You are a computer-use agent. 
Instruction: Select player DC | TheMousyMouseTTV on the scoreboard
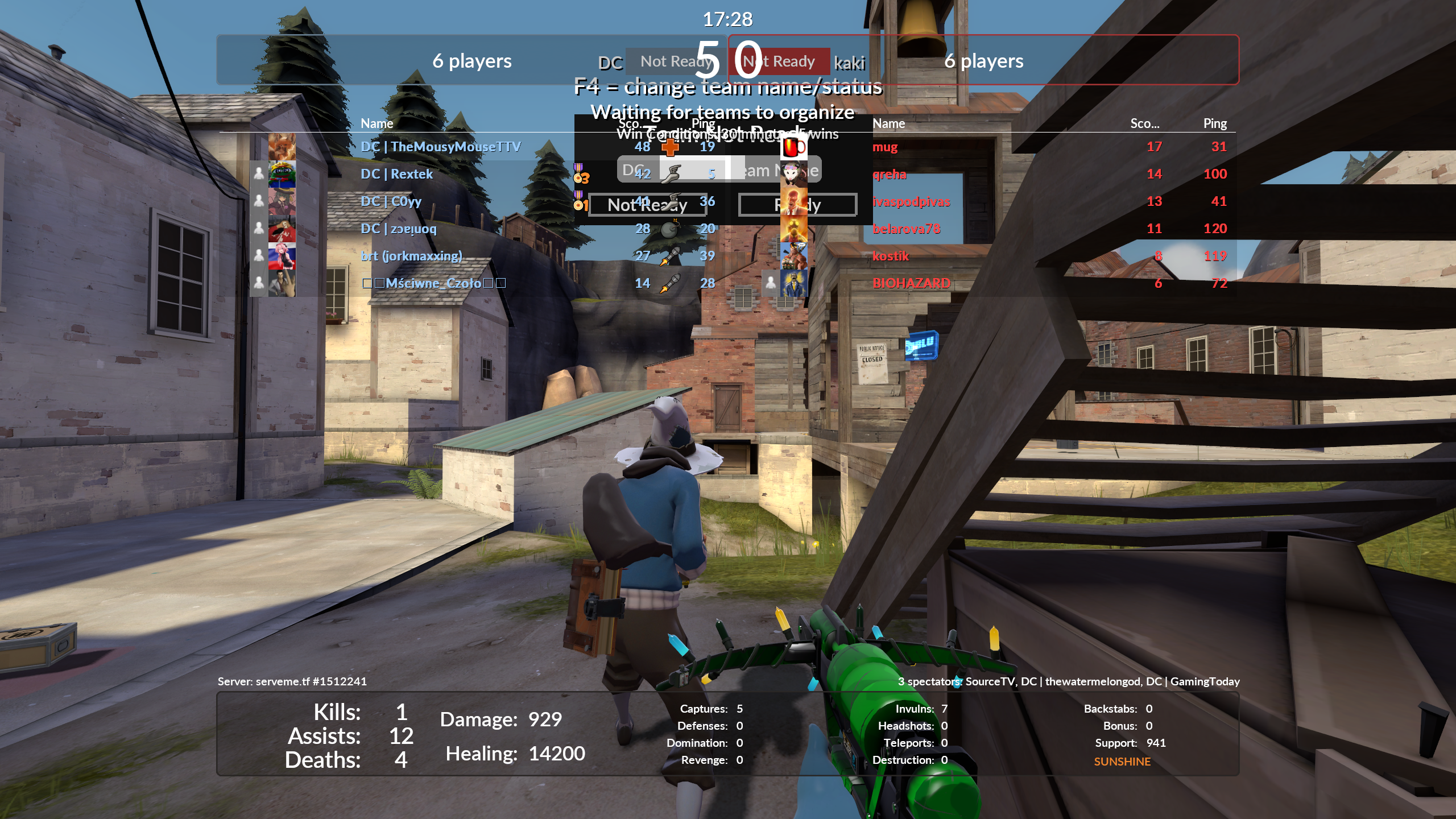pyautogui.click(x=440, y=147)
